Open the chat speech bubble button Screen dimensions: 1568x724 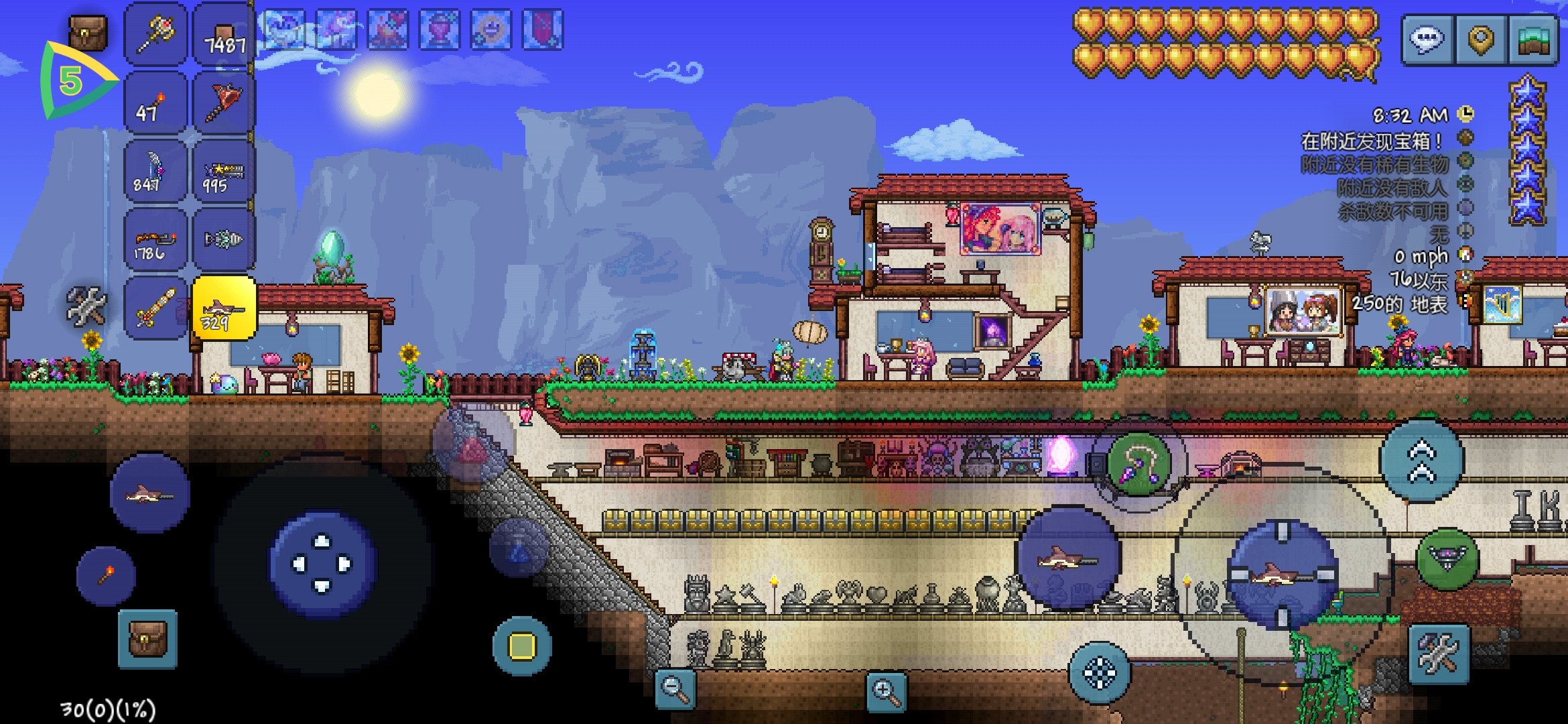coord(1427,40)
